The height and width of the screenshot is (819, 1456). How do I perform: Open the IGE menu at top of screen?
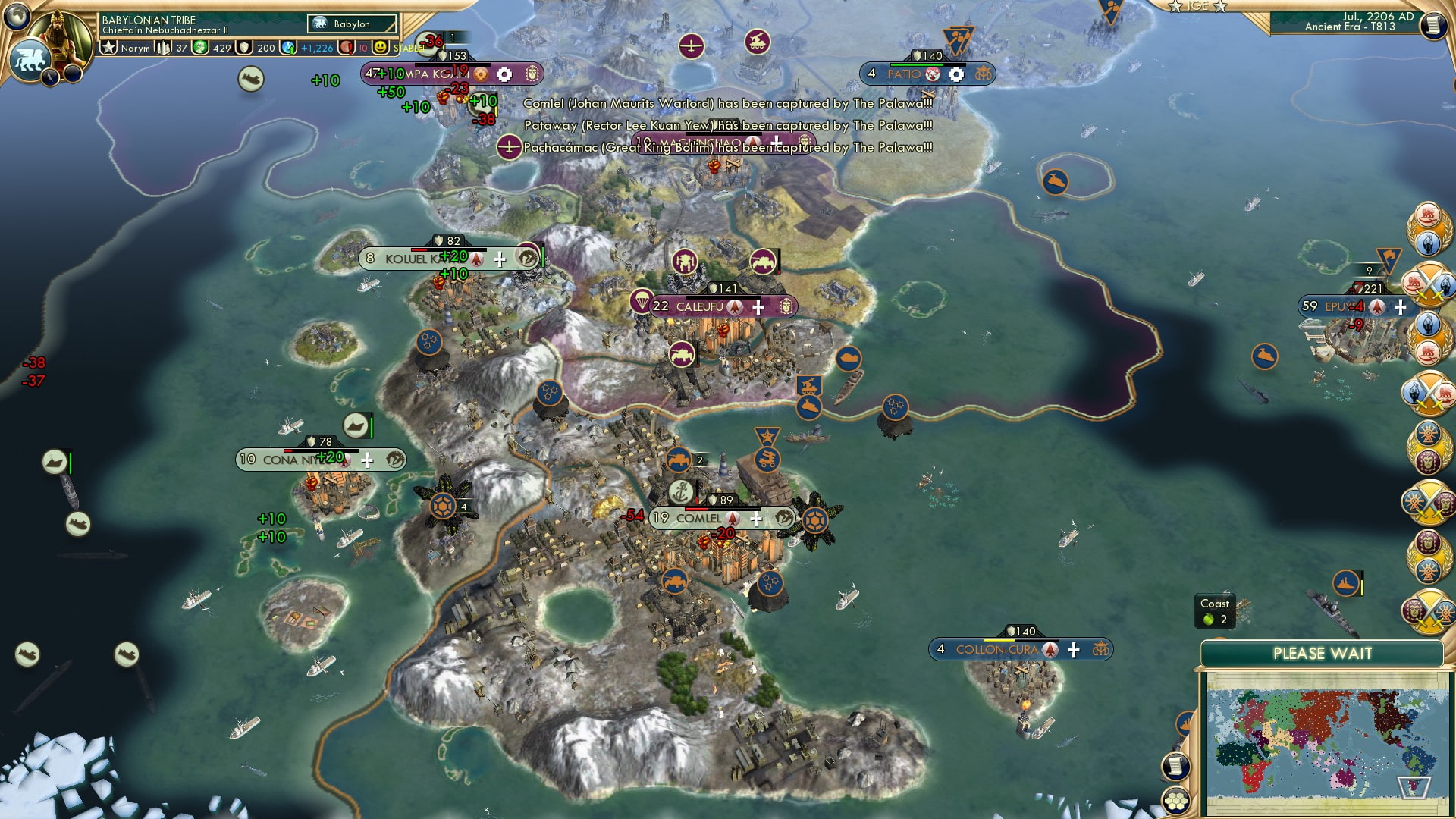tap(1197, 7)
